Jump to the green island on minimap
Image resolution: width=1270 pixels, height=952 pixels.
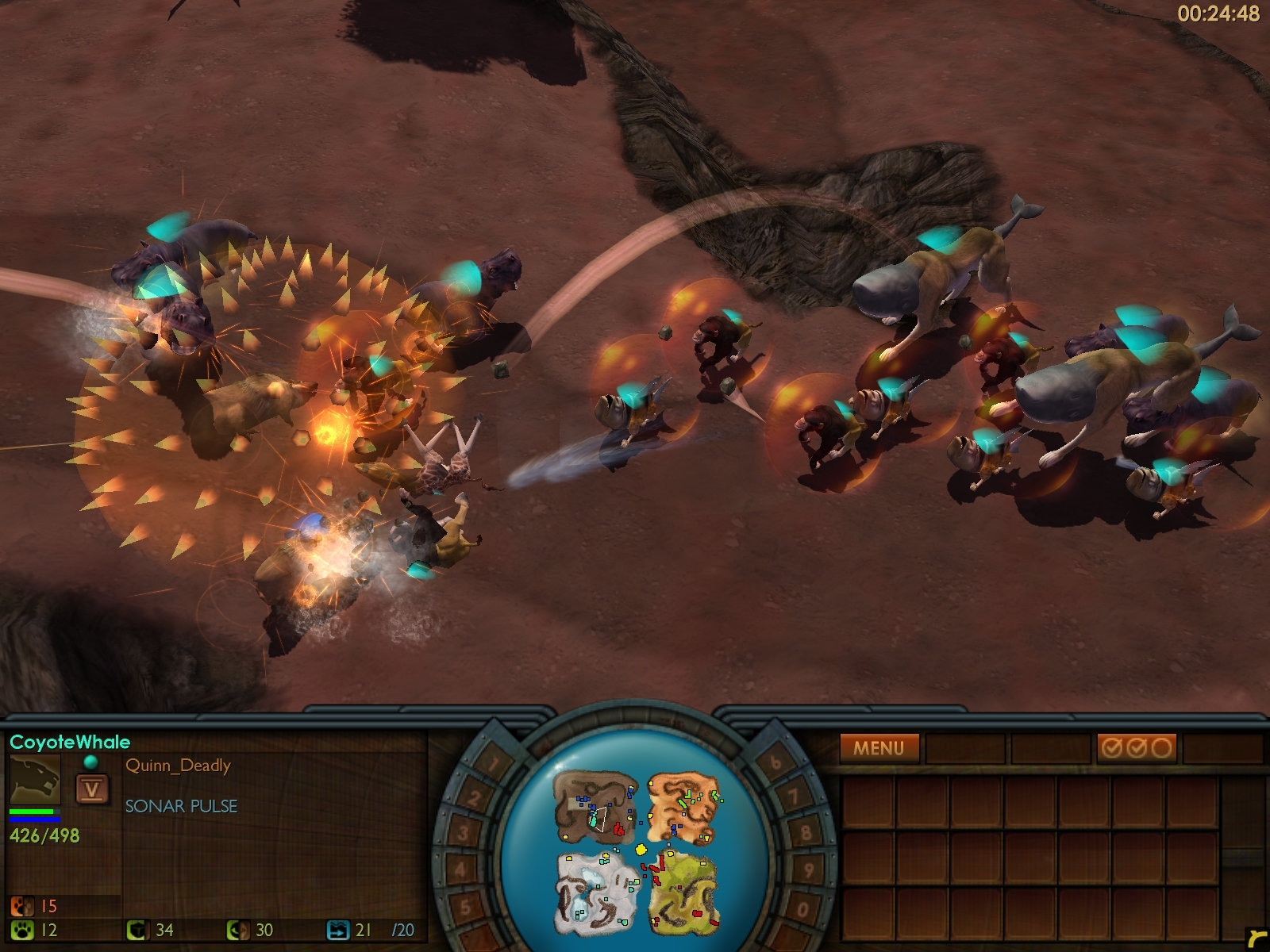coord(685,889)
